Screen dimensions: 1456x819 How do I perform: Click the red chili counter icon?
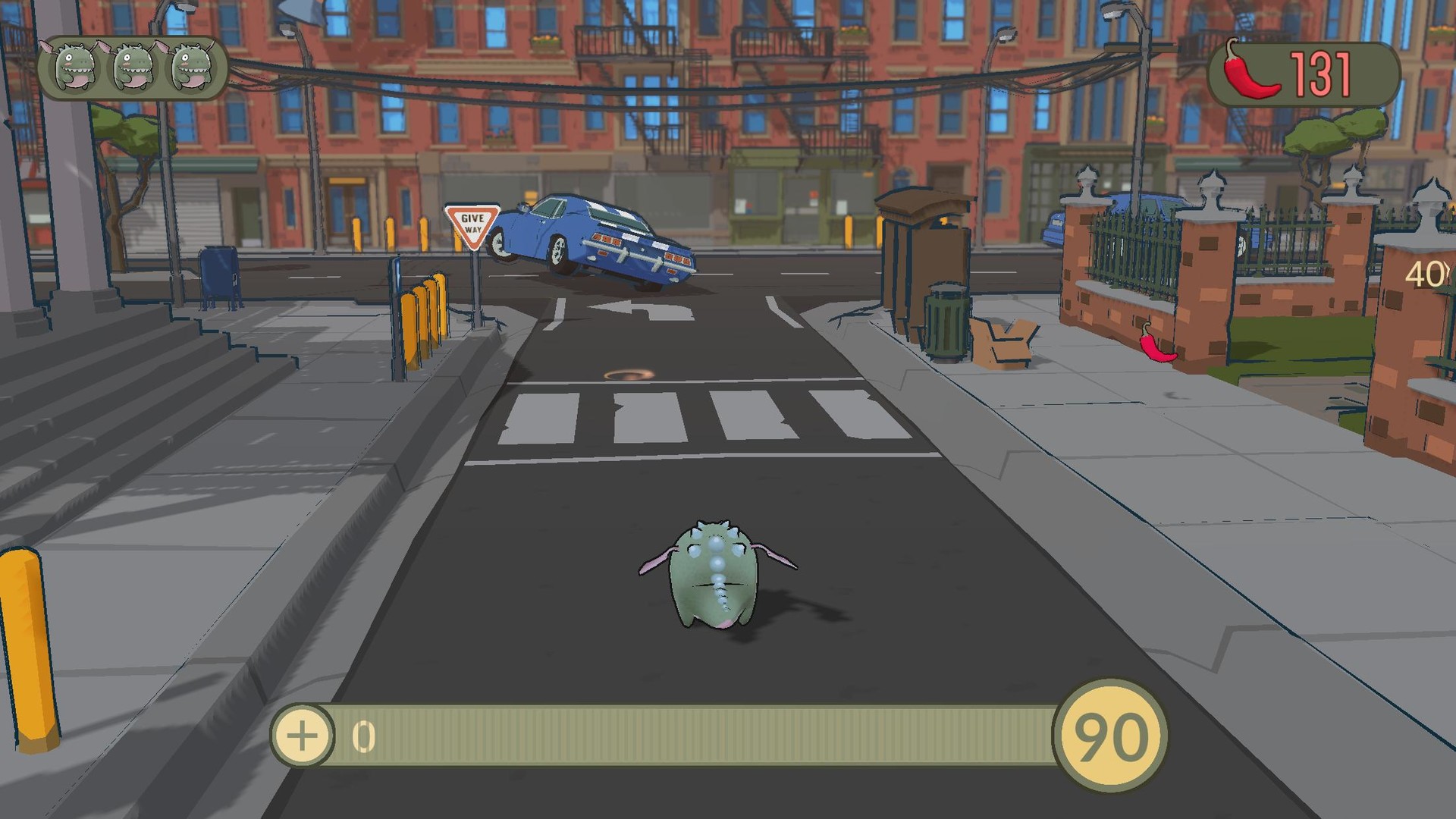[1251, 68]
